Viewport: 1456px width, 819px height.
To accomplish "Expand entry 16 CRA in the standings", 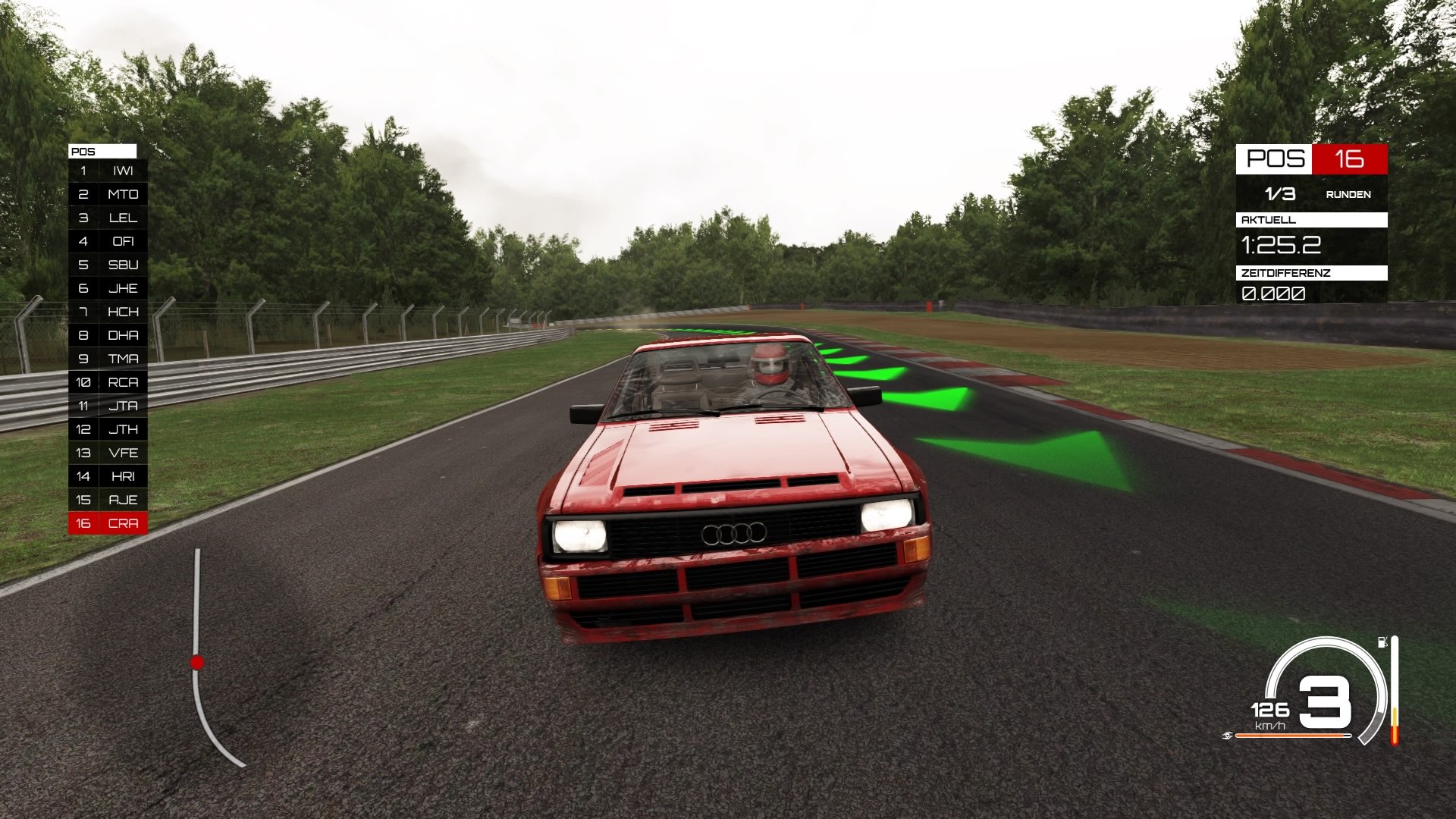I will 106,522.
